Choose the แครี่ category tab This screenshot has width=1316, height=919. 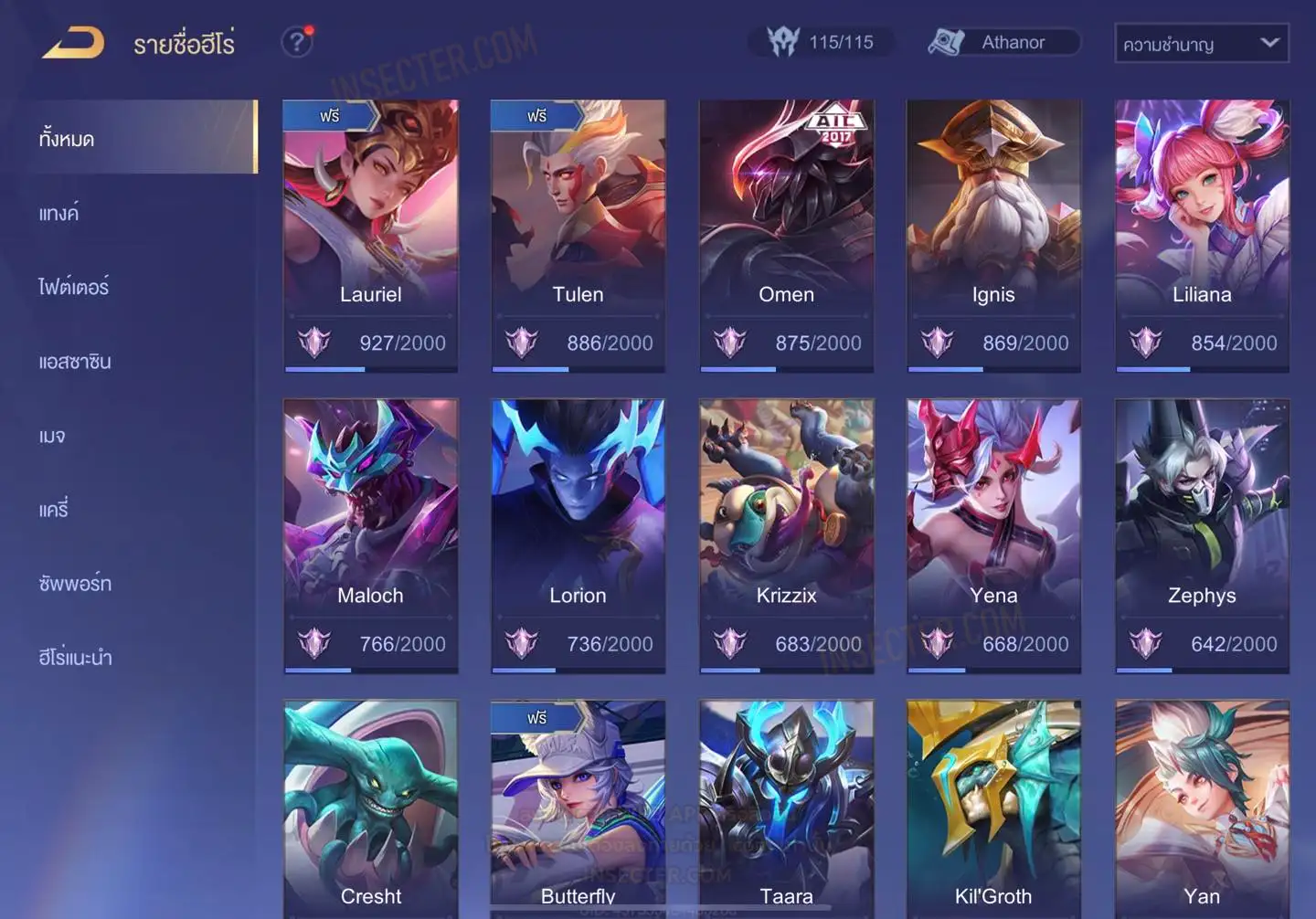(54, 510)
